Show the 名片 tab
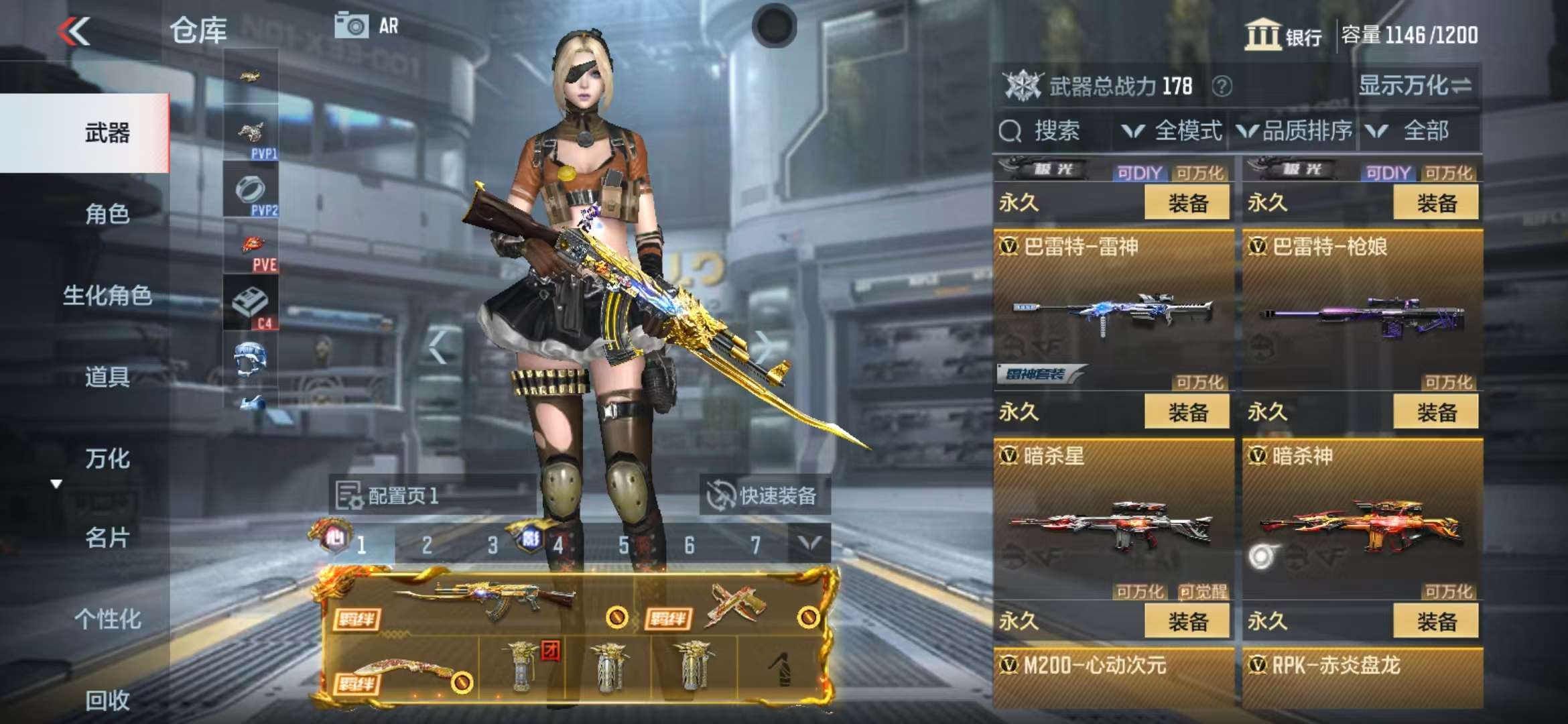 pyautogui.click(x=107, y=538)
